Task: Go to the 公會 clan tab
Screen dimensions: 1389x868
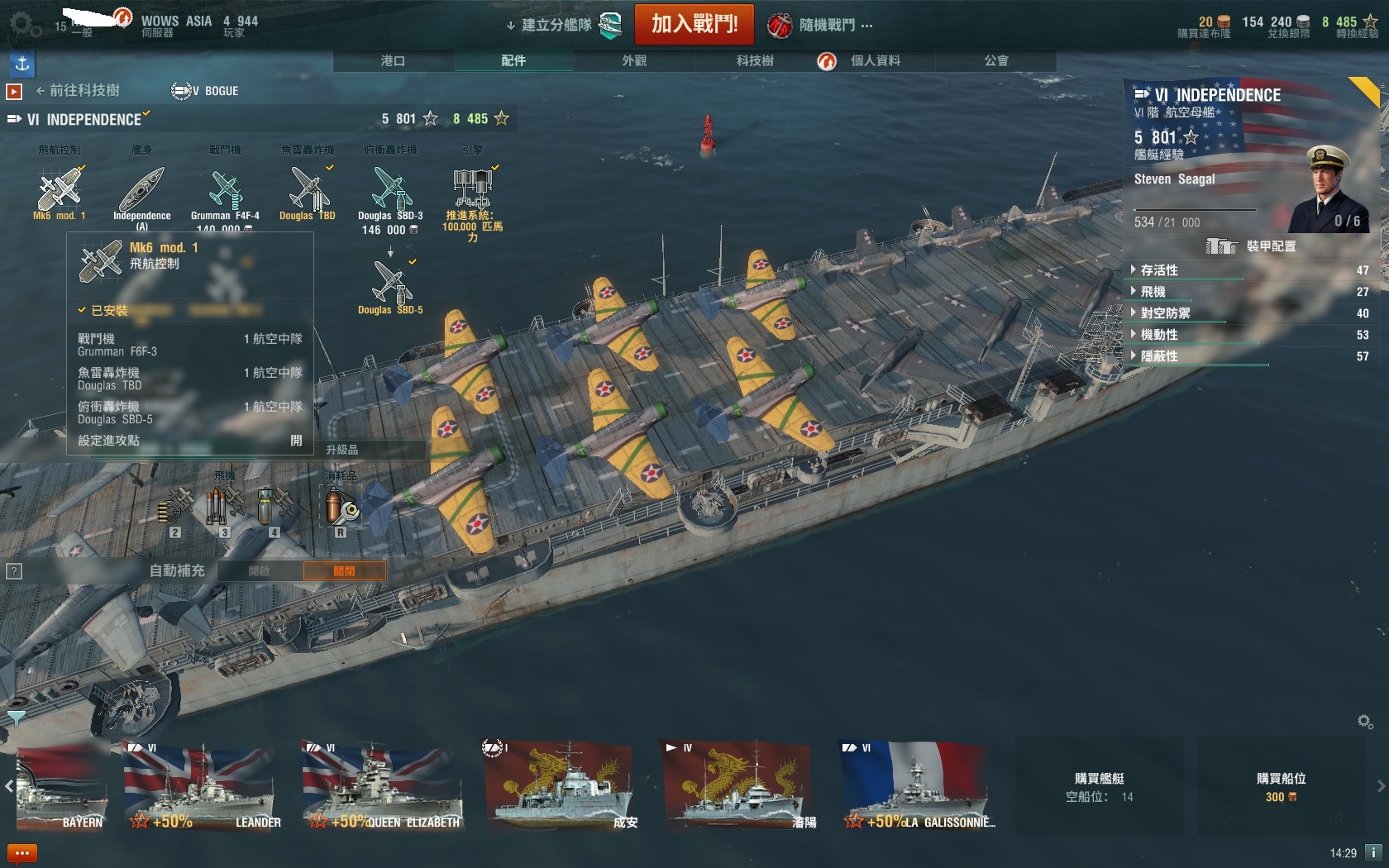Action: pos(995,60)
